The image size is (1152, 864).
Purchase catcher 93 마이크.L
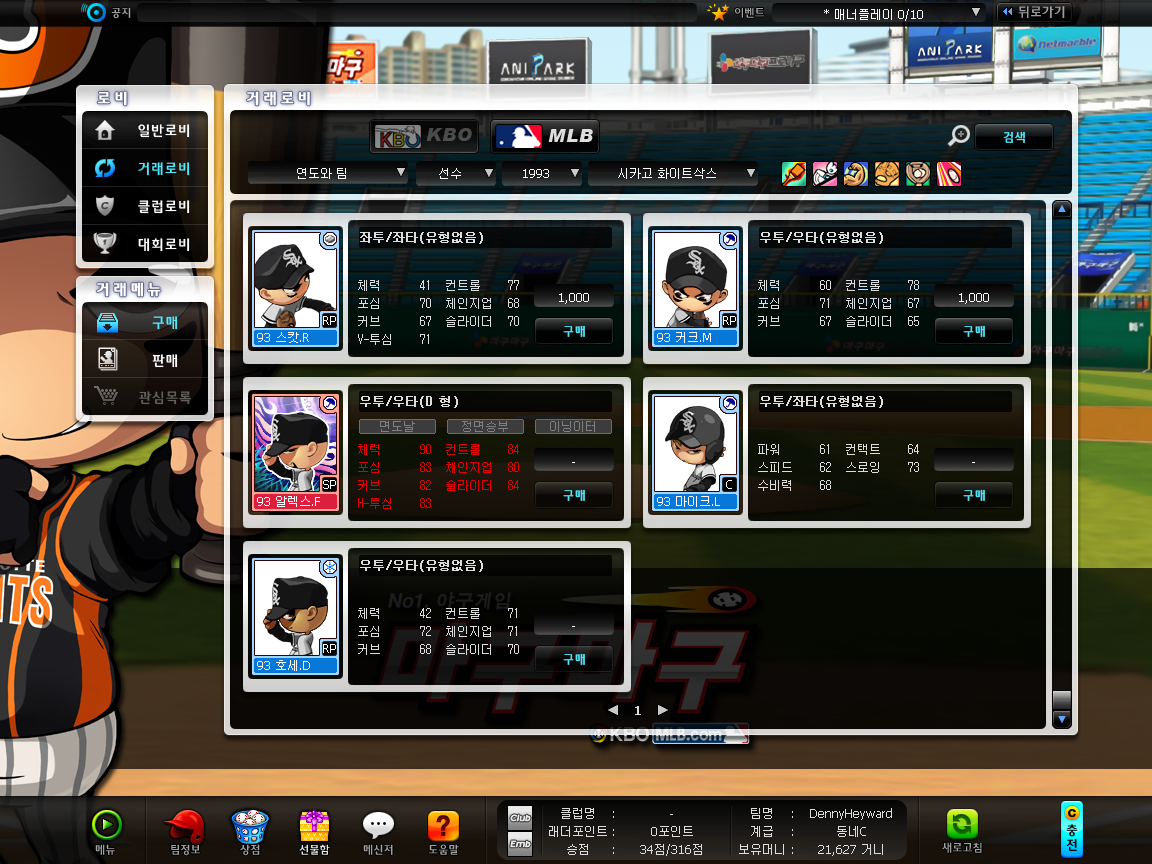click(x=973, y=495)
